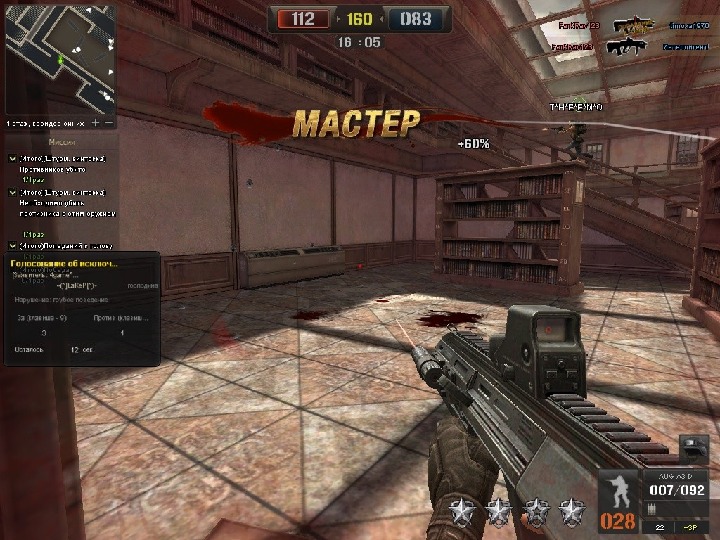Screen dimensions: 720x540
Task: Click the soldier stance health icon
Action: tap(618, 490)
